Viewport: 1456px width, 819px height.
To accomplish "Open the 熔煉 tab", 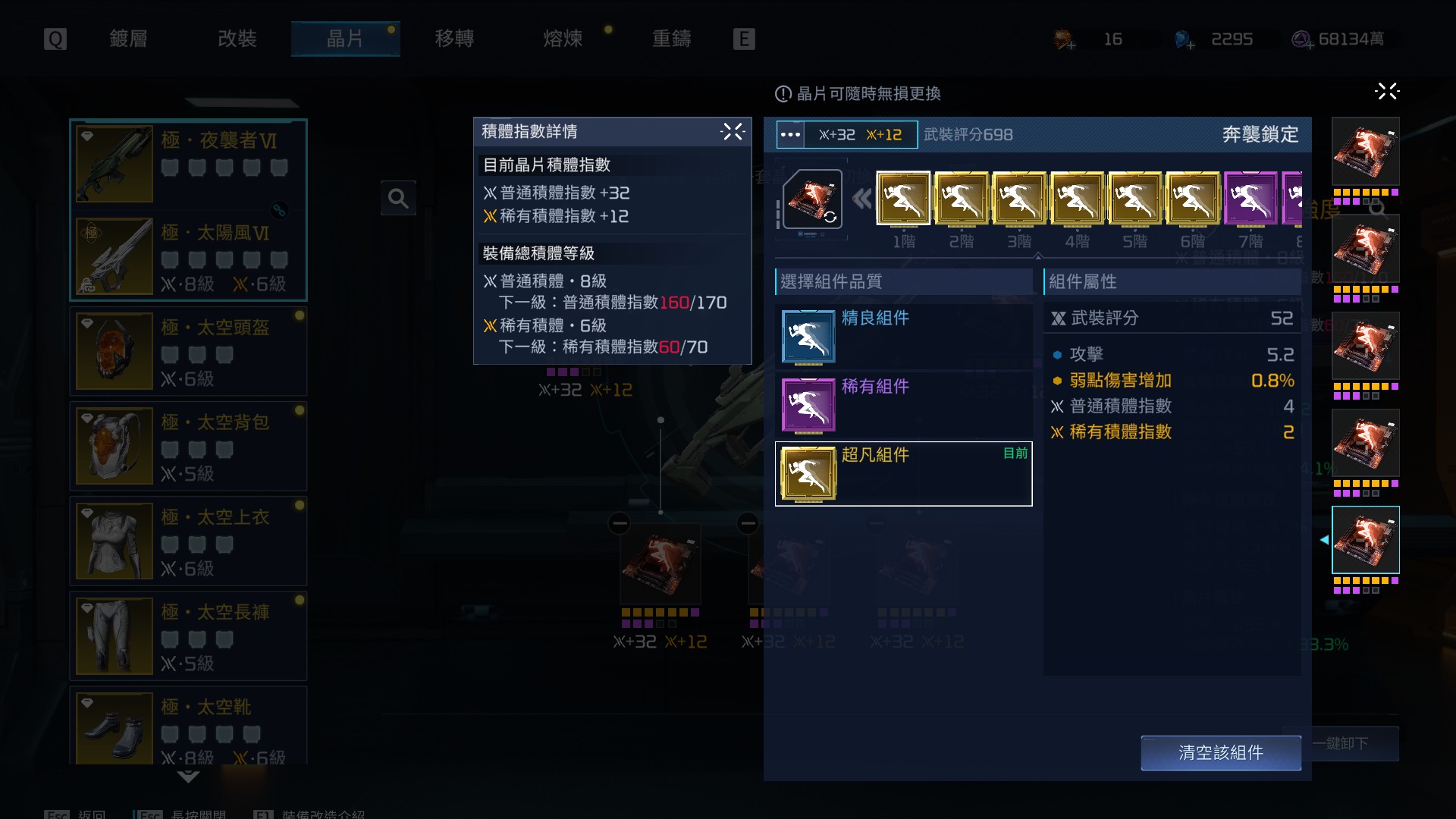I will (563, 39).
